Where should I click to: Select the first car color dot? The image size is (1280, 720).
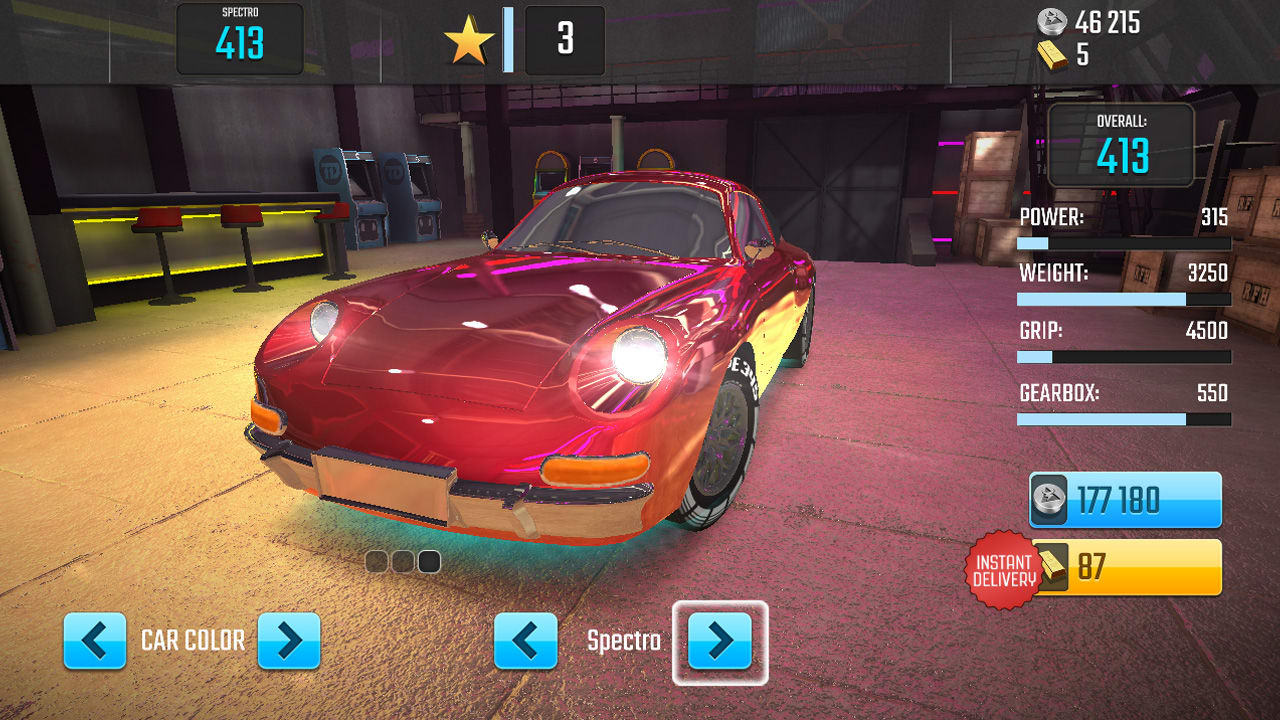tap(376, 563)
